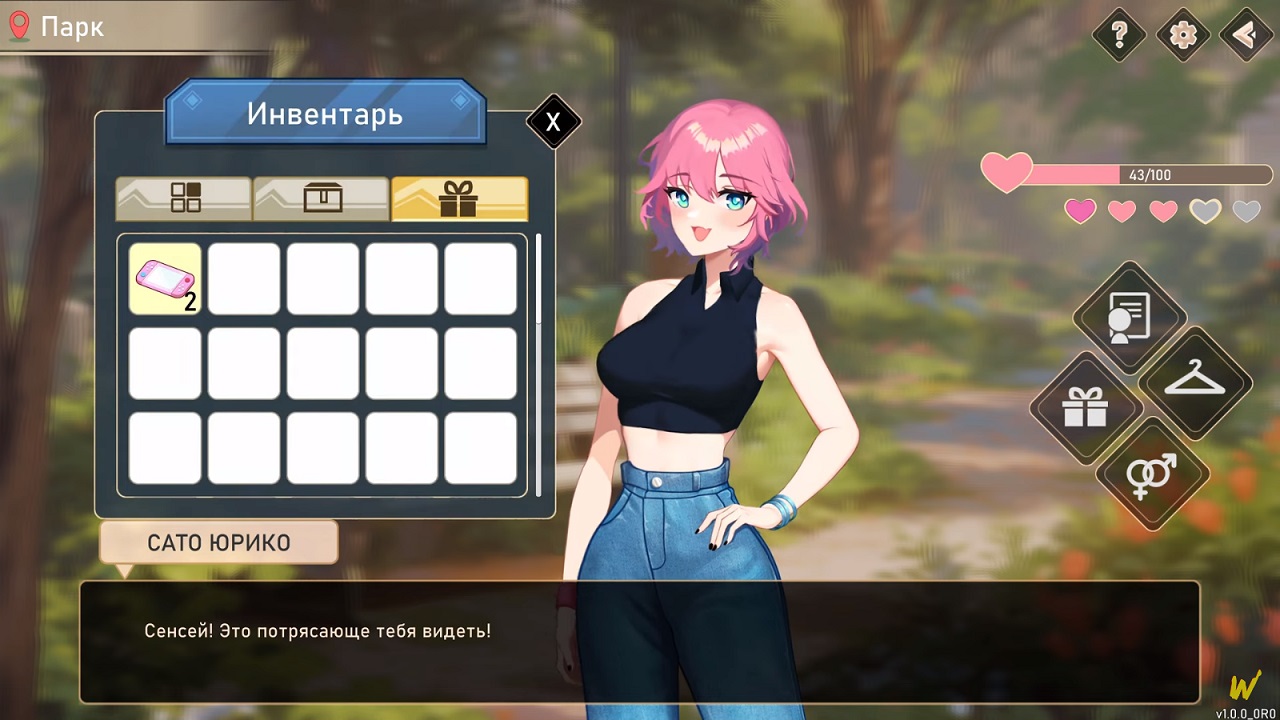Open the gear settings menu
Viewport: 1280px width, 720px height.
pyautogui.click(x=1183, y=35)
